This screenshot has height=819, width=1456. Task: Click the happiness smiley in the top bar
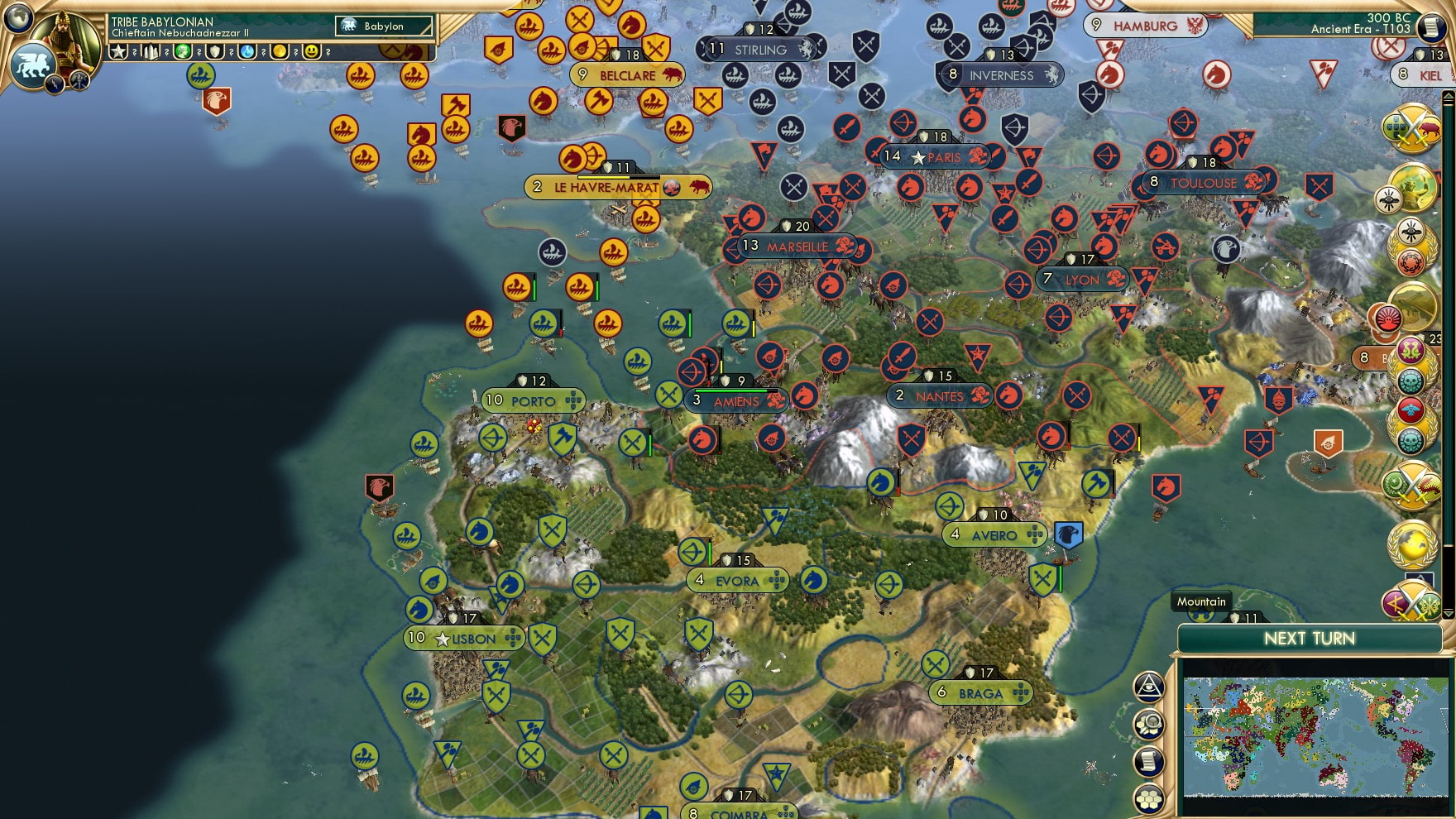310,52
